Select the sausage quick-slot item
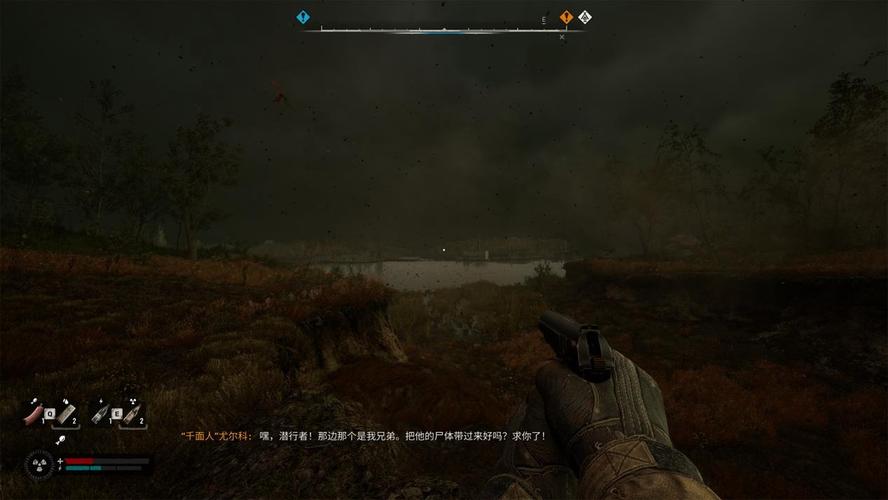Screen dimensions: 888x500 [33, 412]
